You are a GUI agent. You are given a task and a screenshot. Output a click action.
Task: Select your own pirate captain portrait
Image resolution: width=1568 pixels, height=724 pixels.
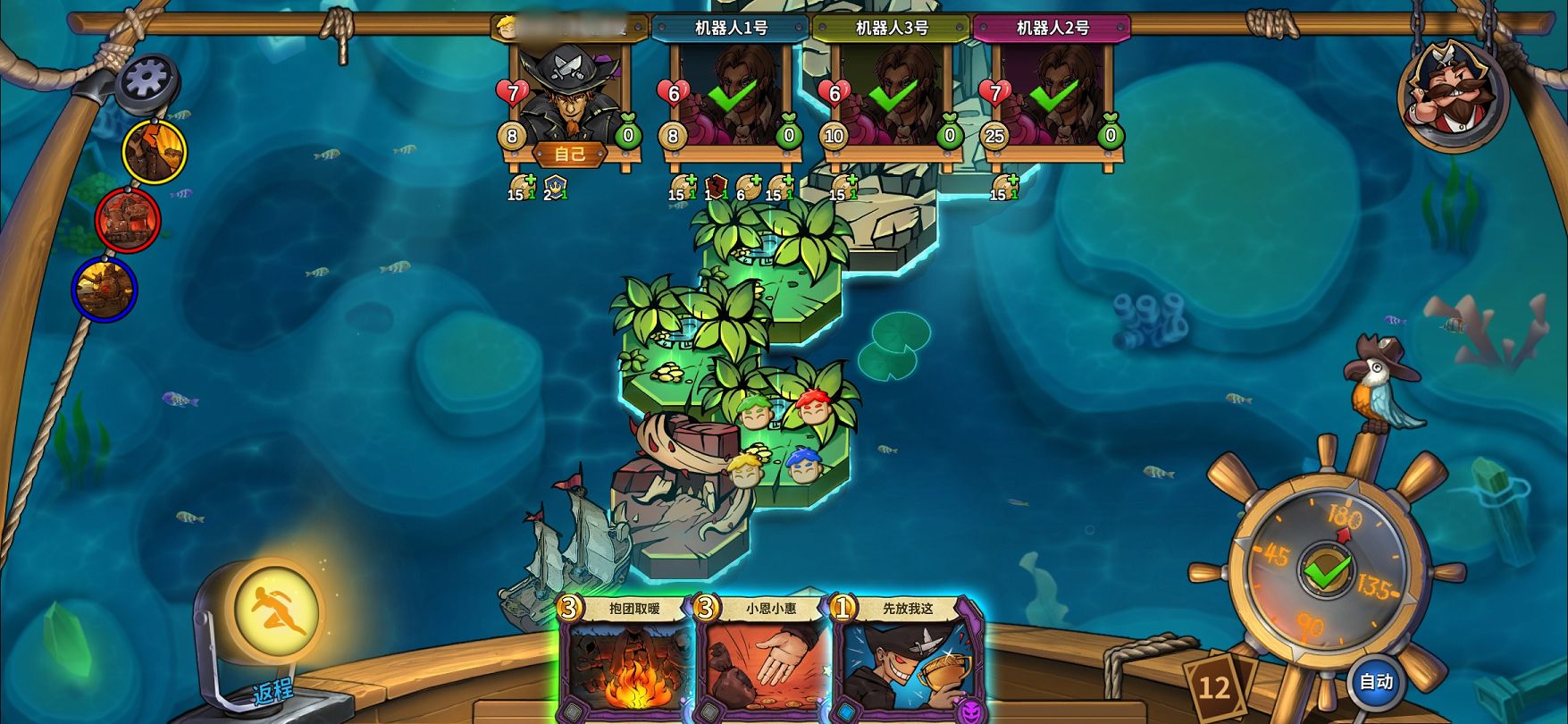click(569, 94)
